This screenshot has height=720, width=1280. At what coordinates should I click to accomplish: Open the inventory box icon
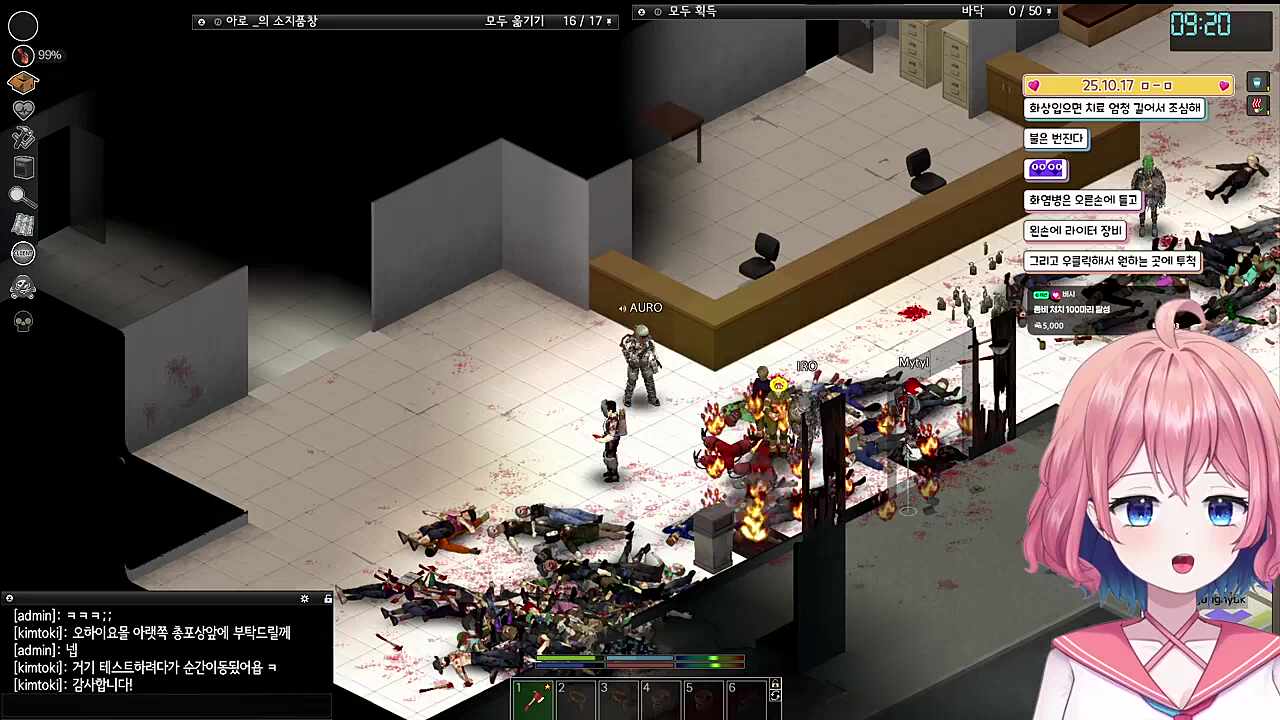click(23, 82)
